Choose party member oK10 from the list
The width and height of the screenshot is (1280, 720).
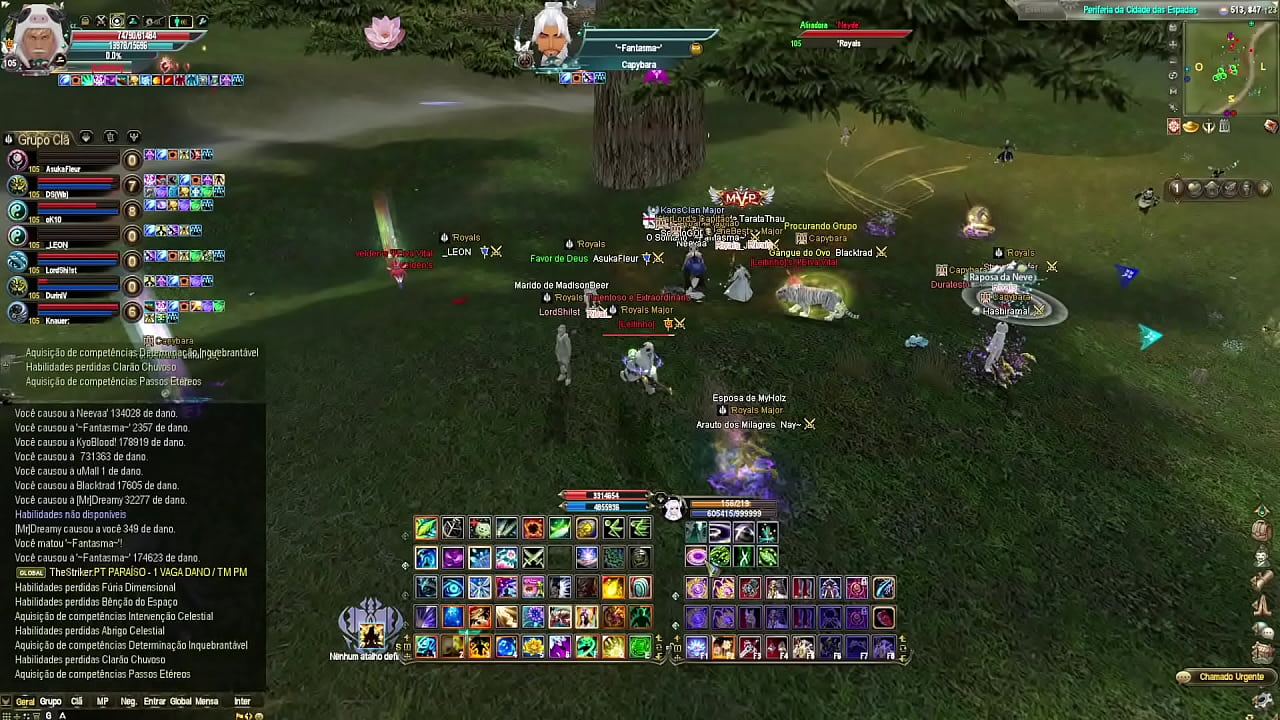click(53, 219)
